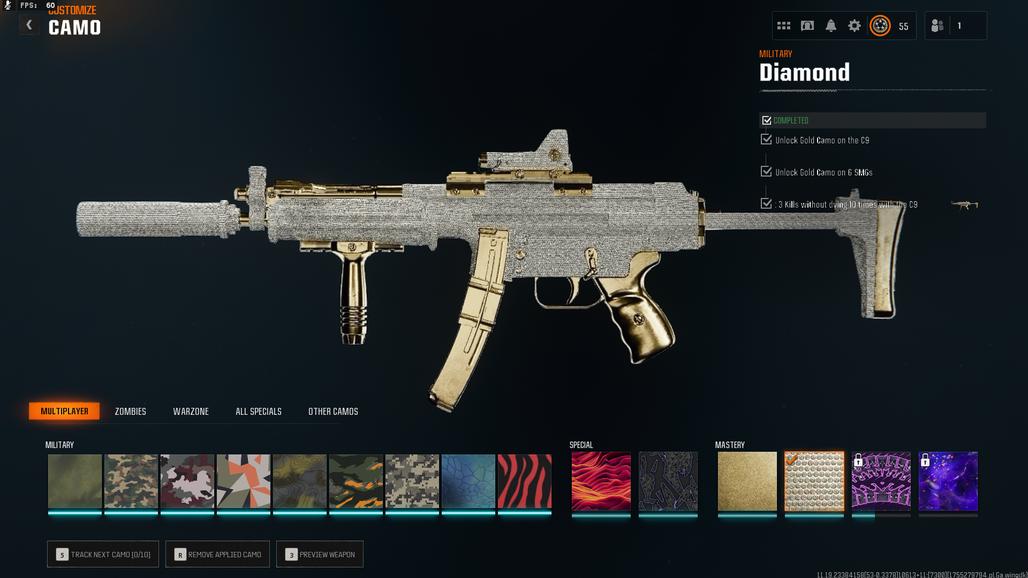Screen dimensions: 1028x578
Task: Switch to the Other Camos tab
Action: (x=333, y=411)
